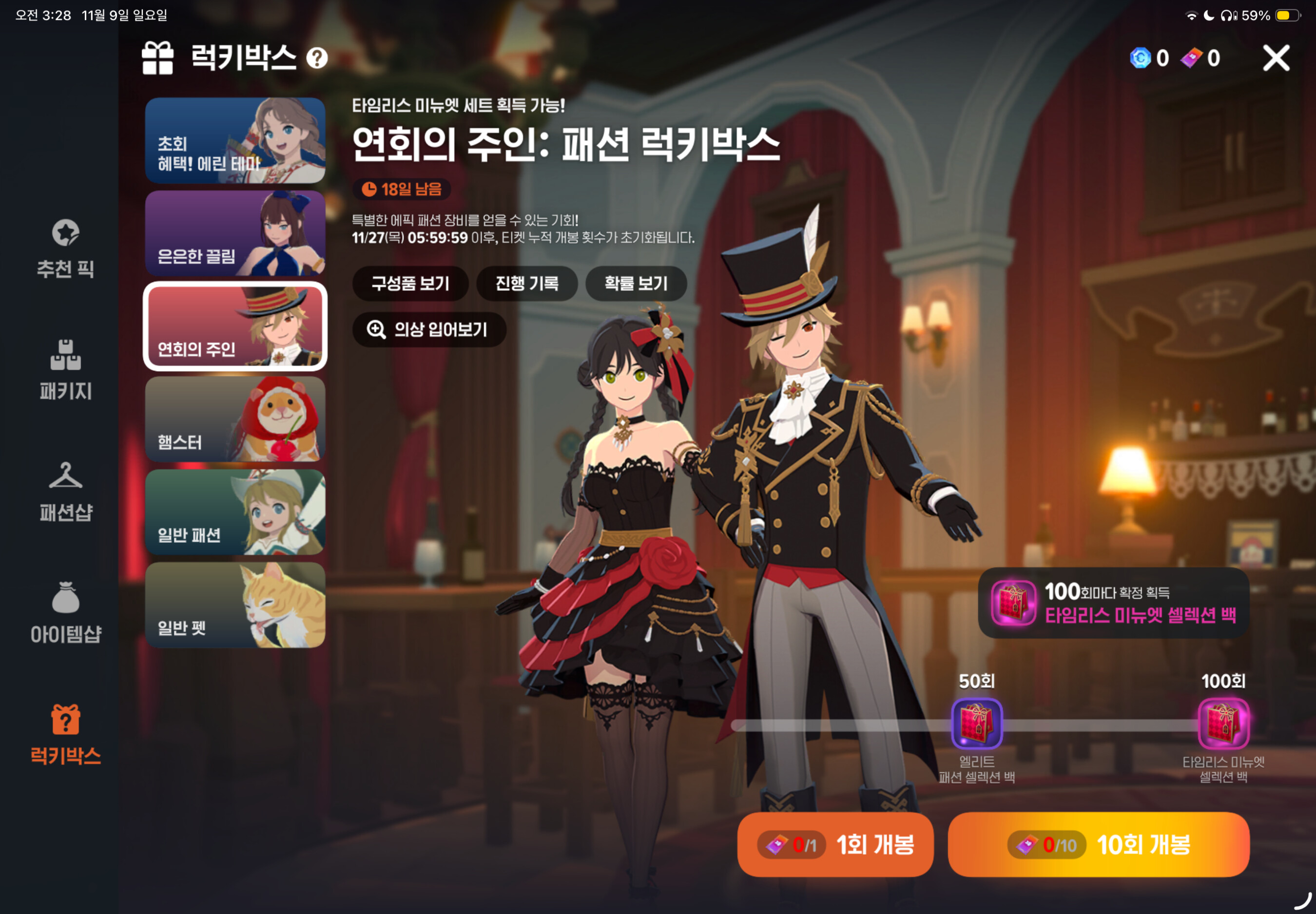
Task: Open 확률 보기 probability details
Action: pos(636,284)
